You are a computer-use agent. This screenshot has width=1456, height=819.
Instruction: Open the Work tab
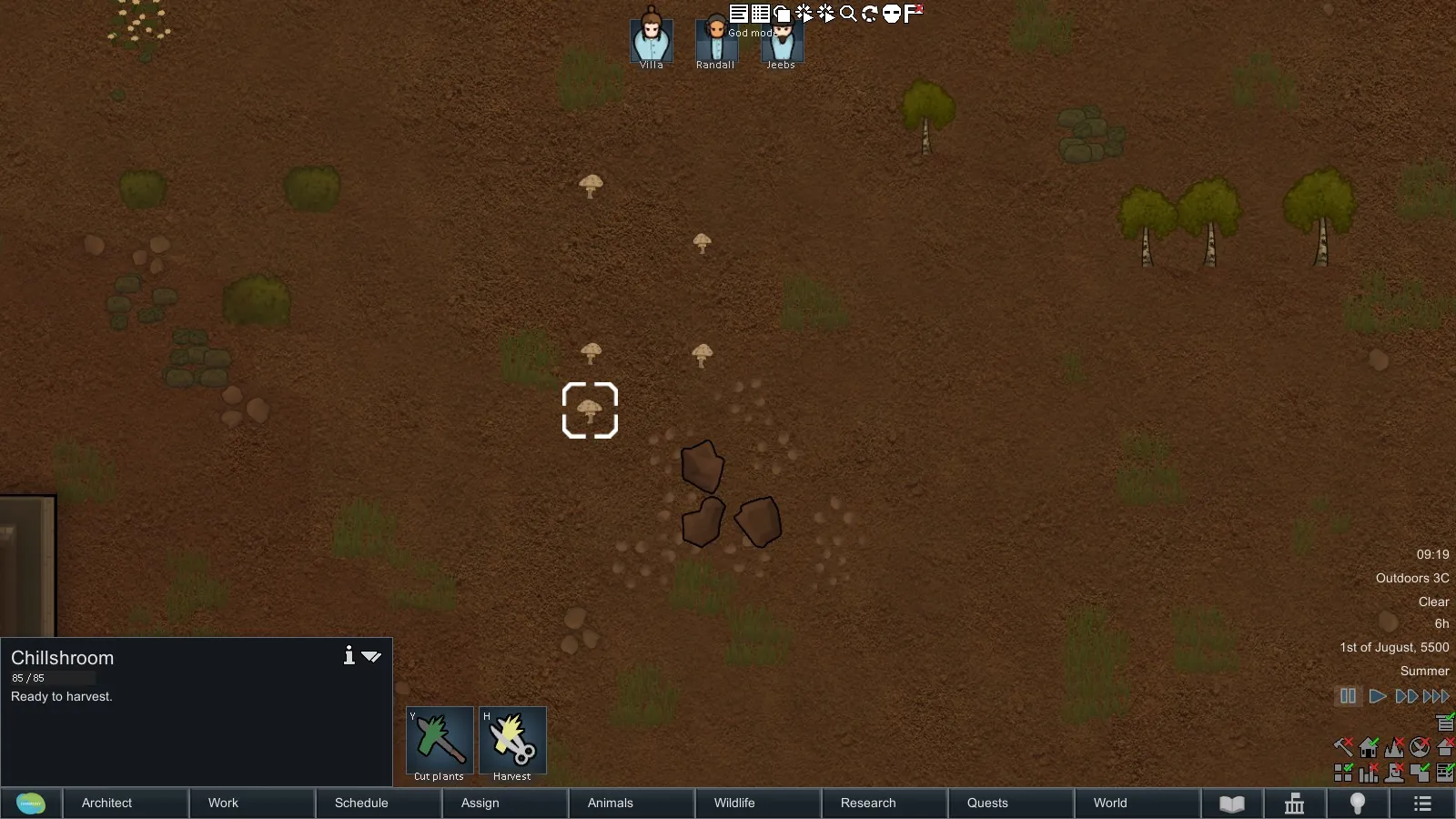[223, 803]
